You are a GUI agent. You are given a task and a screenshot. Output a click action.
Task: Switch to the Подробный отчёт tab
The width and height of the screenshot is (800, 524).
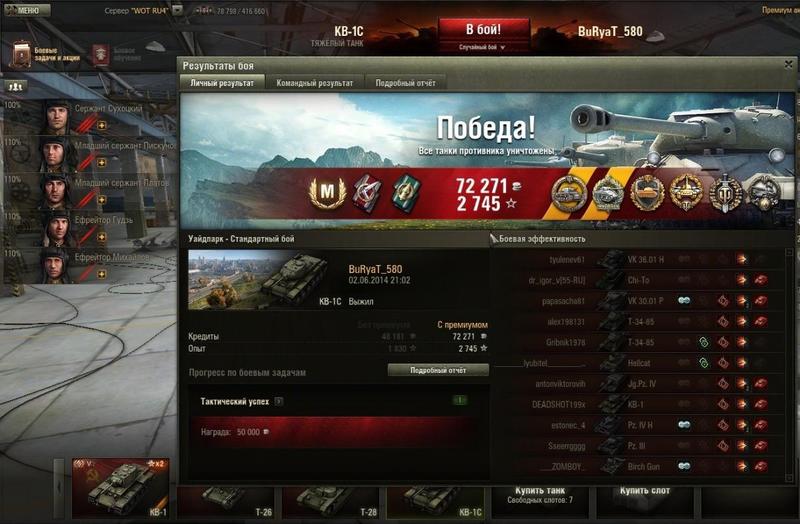coord(405,83)
